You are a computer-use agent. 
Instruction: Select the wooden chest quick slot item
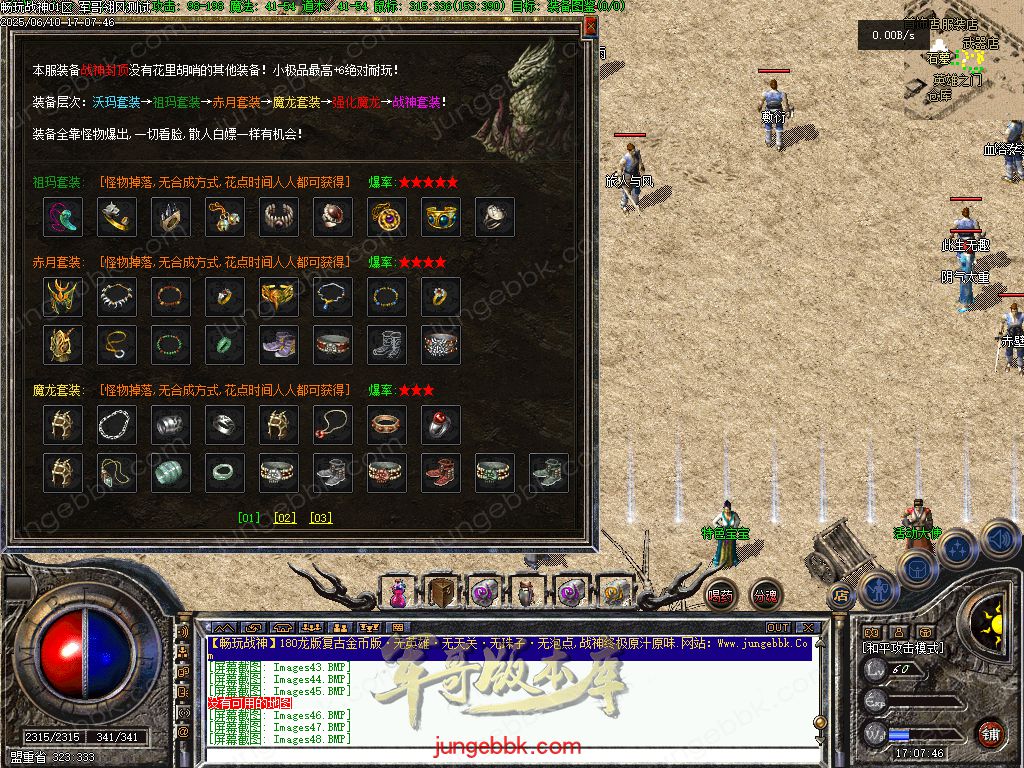point(440,593)
